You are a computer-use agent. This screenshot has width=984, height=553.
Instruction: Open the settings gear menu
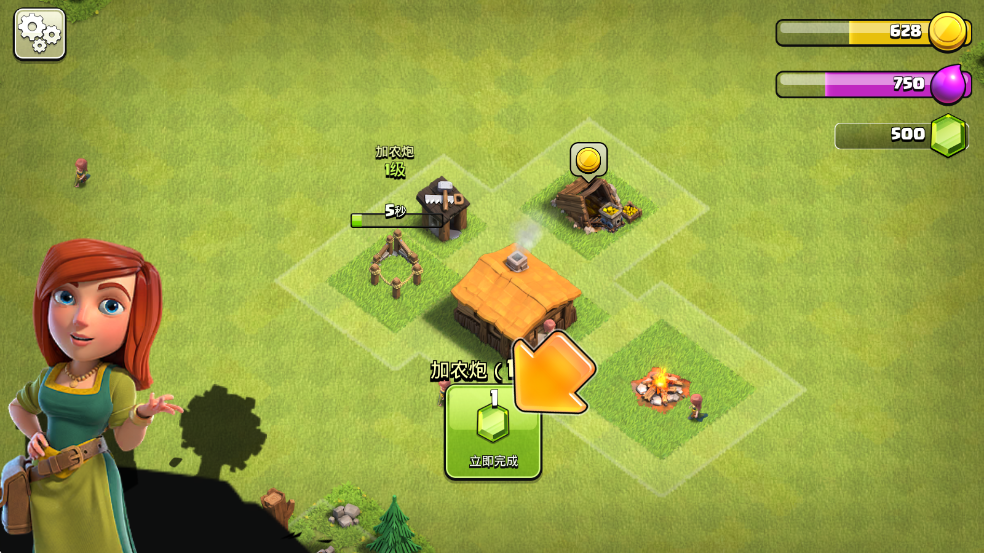39,34
